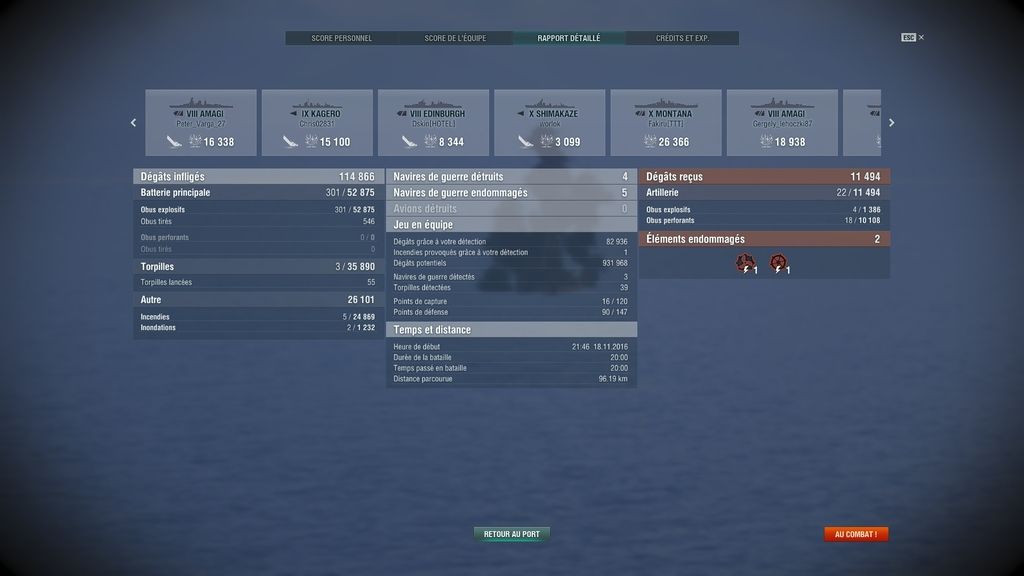Select the Rapport Détaillé tab
This screenshot has width=1024, height=576.
click(x=569, y=38)
